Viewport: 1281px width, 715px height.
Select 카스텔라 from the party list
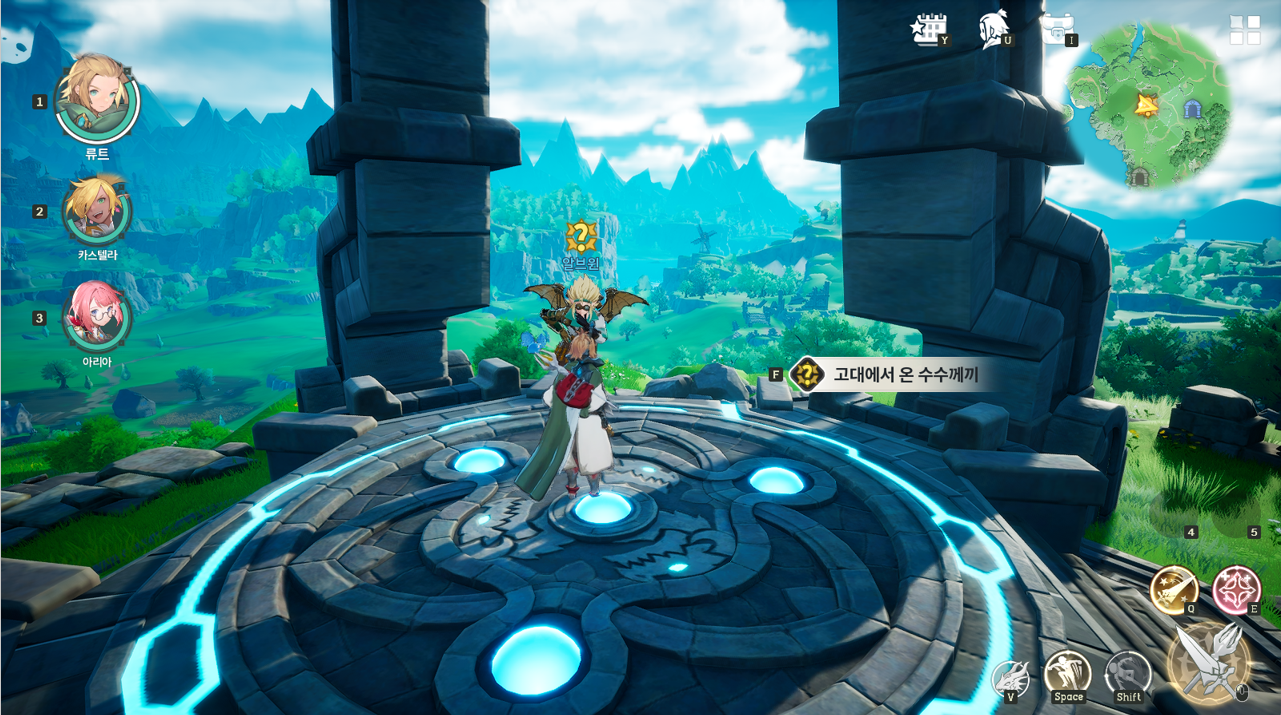pos(97,209)
